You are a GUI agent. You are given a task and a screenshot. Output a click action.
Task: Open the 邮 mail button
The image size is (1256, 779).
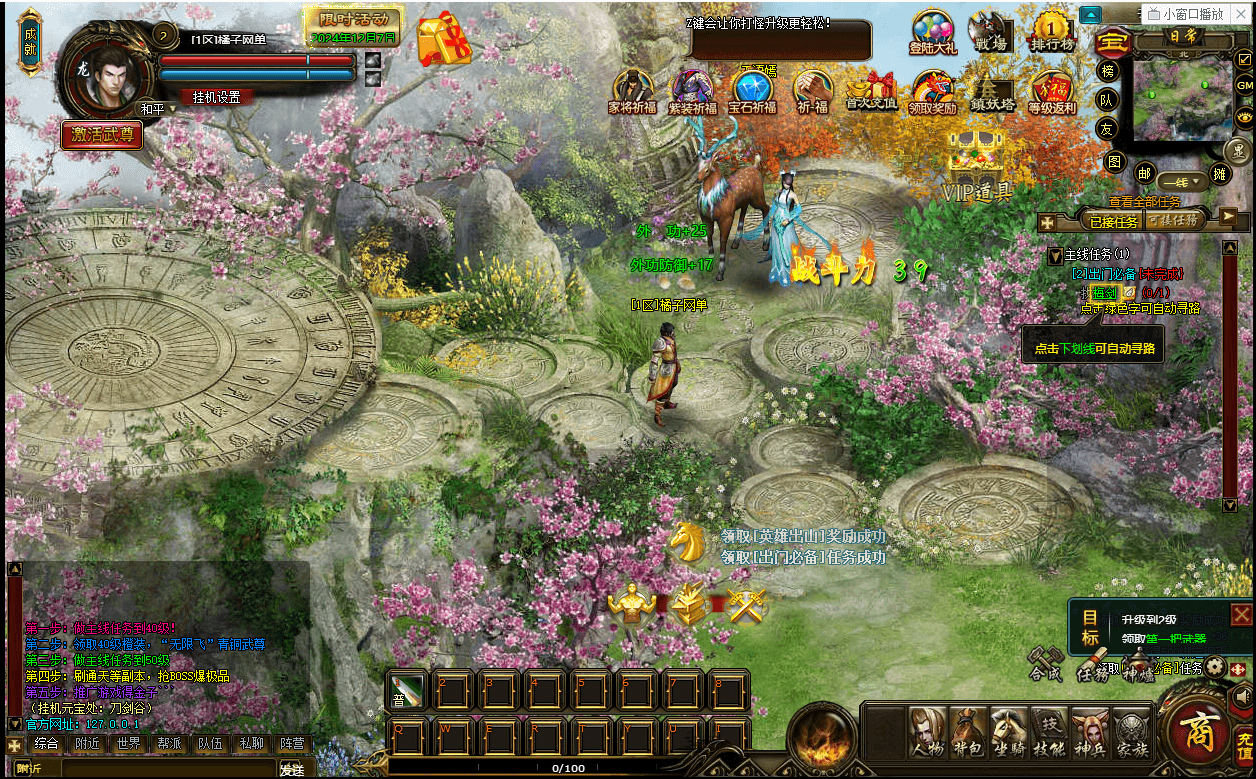tap(1143, 173)
